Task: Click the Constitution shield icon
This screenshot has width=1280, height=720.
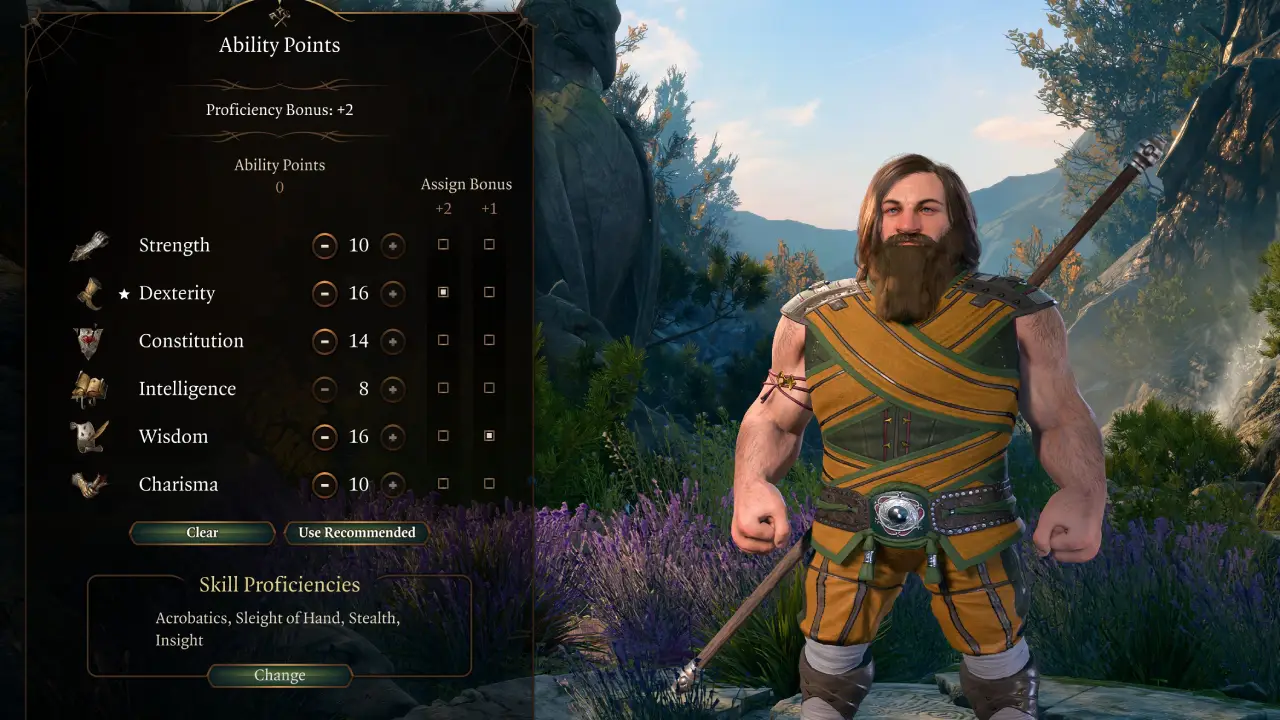Action: click(89, 339)
